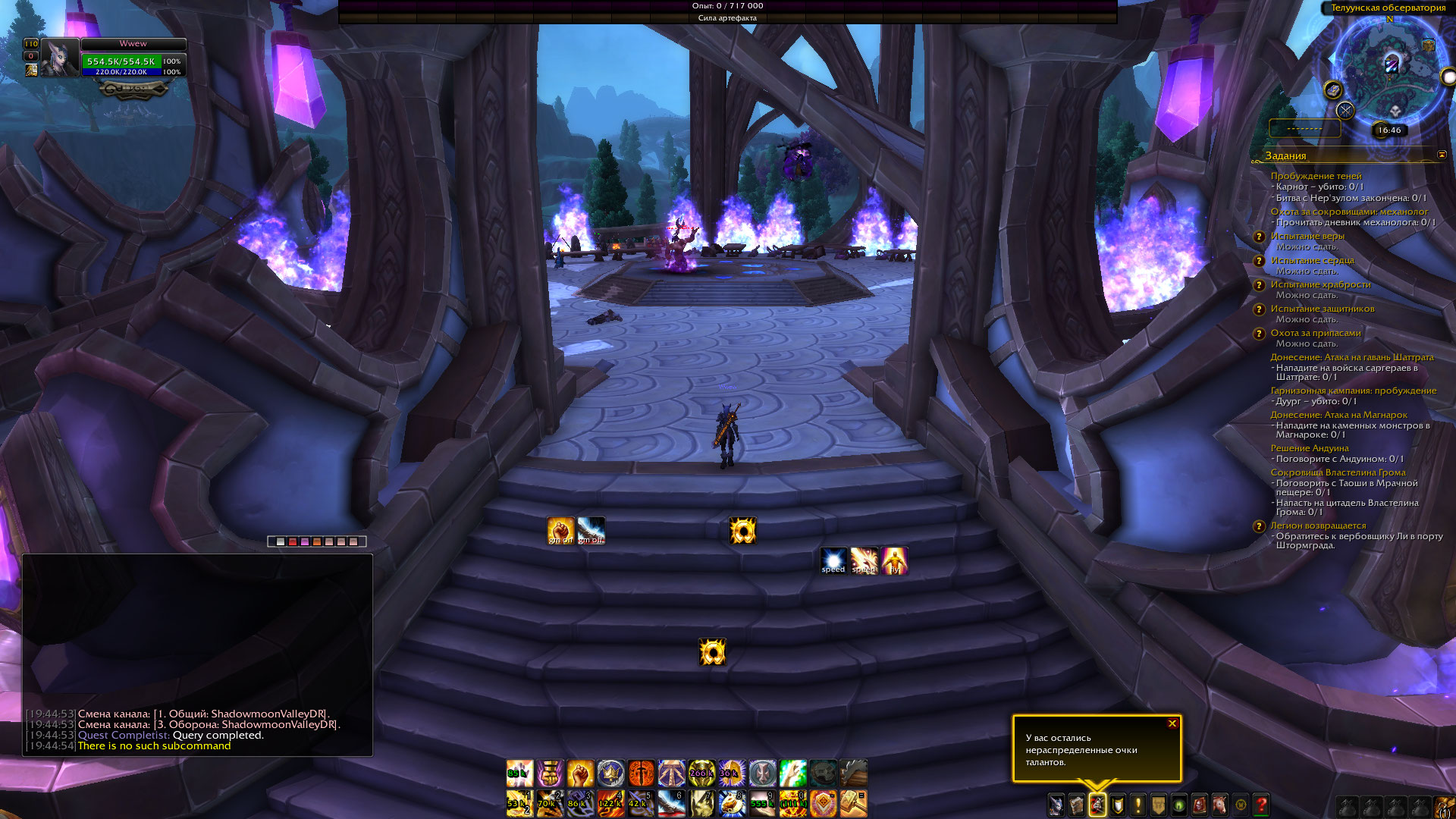Click the minimap
Viewport: 1456px width, 819px height.
click(x=1390, y=67)
